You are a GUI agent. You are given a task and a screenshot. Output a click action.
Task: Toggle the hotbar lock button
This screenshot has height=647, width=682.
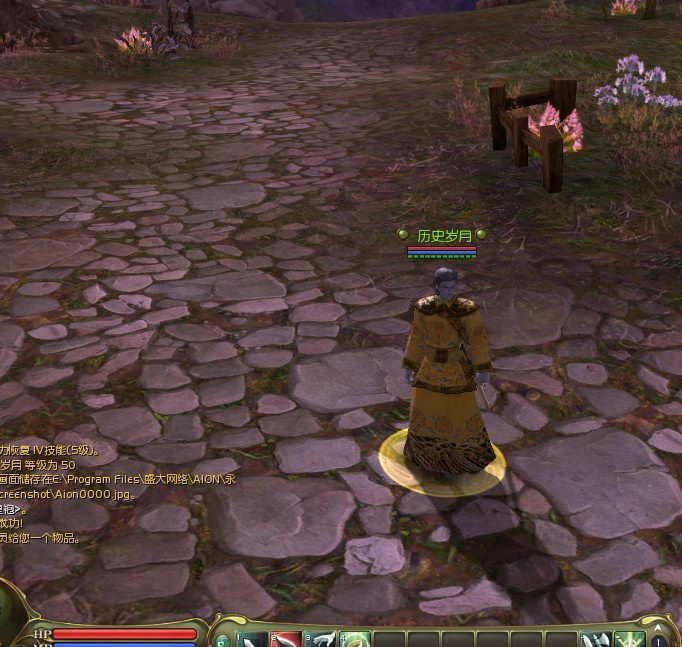click(222, 641)
